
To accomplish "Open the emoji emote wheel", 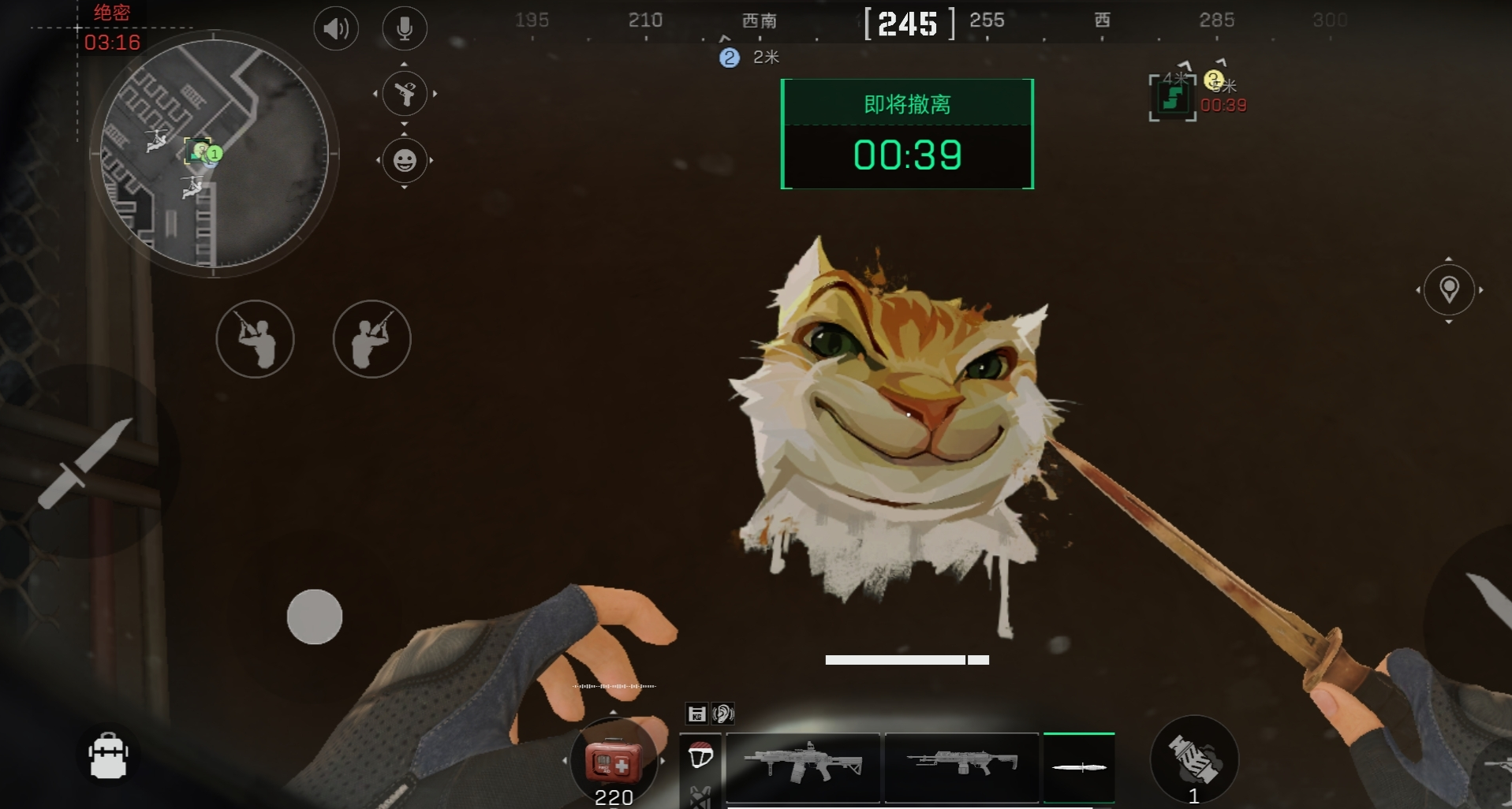I will 405,160.
